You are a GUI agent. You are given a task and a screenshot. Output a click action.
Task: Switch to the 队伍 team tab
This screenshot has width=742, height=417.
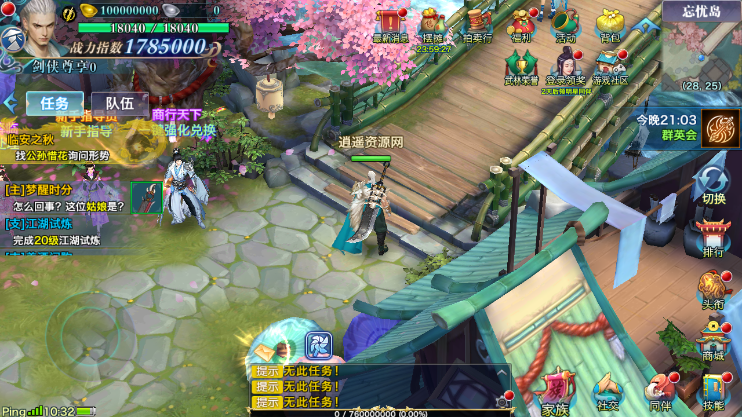click(120, 102)
